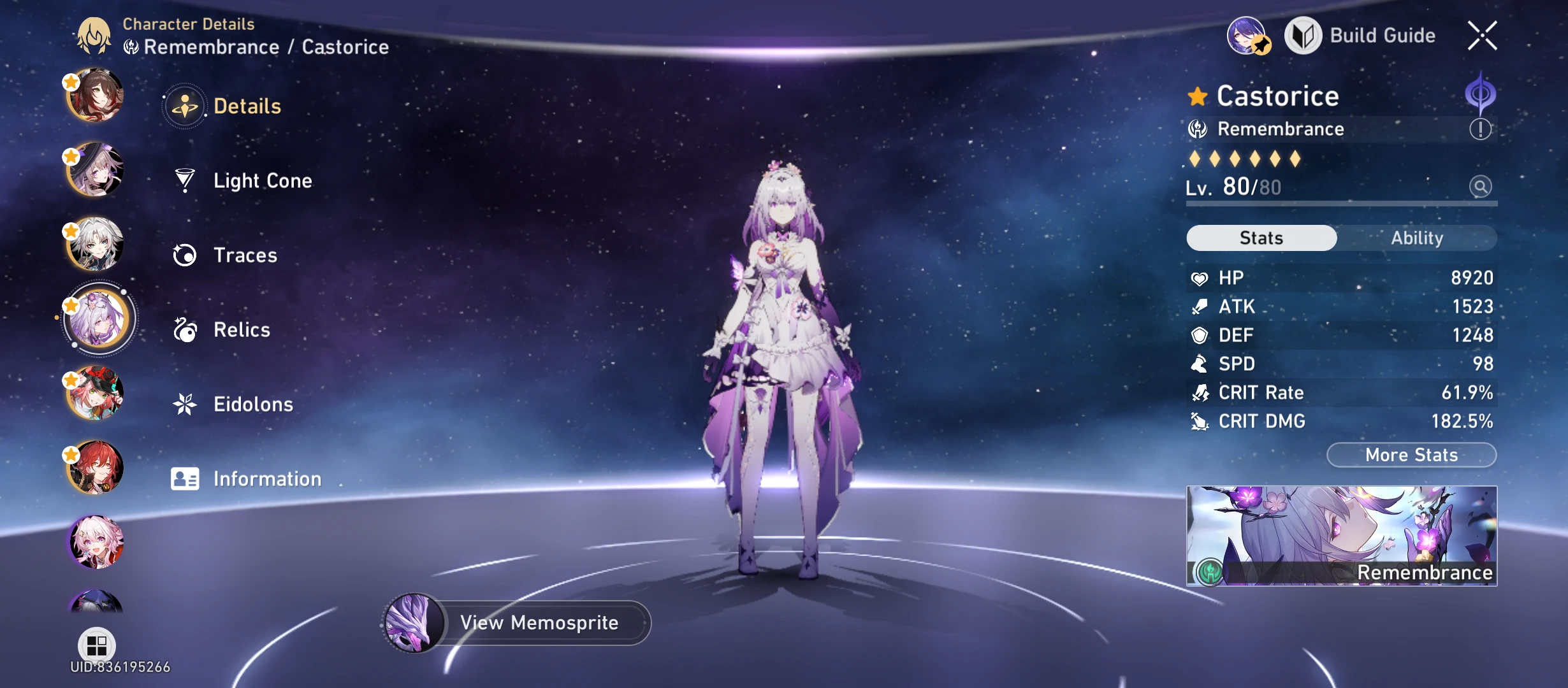
Task: Click the player avatar next to Build Guide
Action: point(1247,36)
